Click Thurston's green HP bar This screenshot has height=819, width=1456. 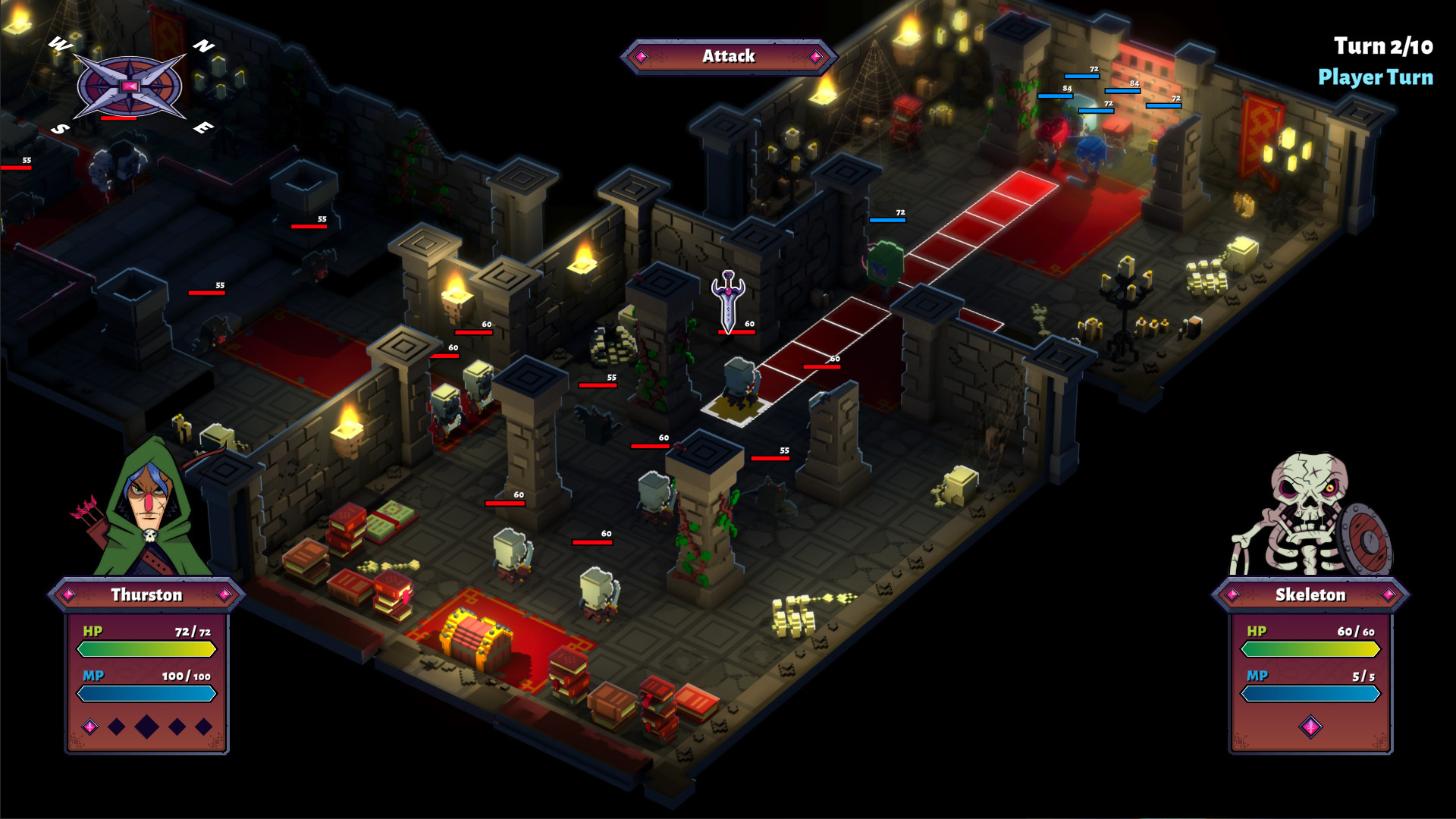146,648
